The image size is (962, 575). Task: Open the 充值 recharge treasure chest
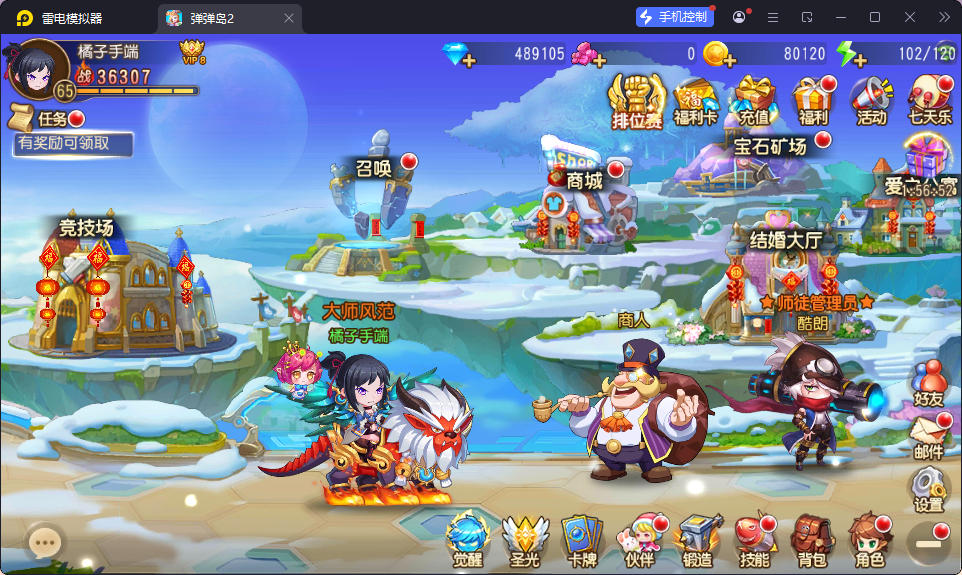tap(755, 101)
